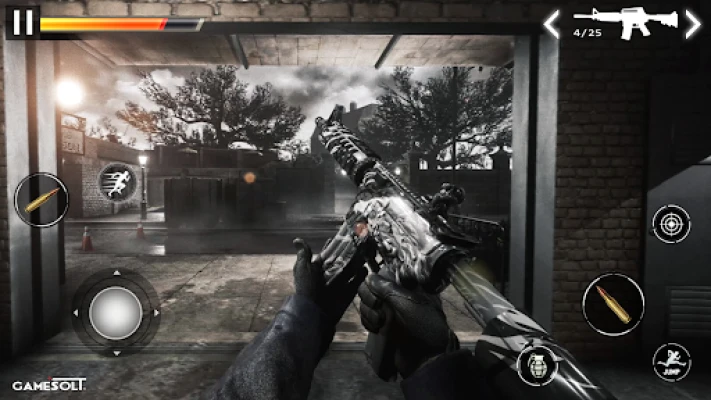Tap the virtual movement joystick
The image size is (711, 400).
[115, 313]
